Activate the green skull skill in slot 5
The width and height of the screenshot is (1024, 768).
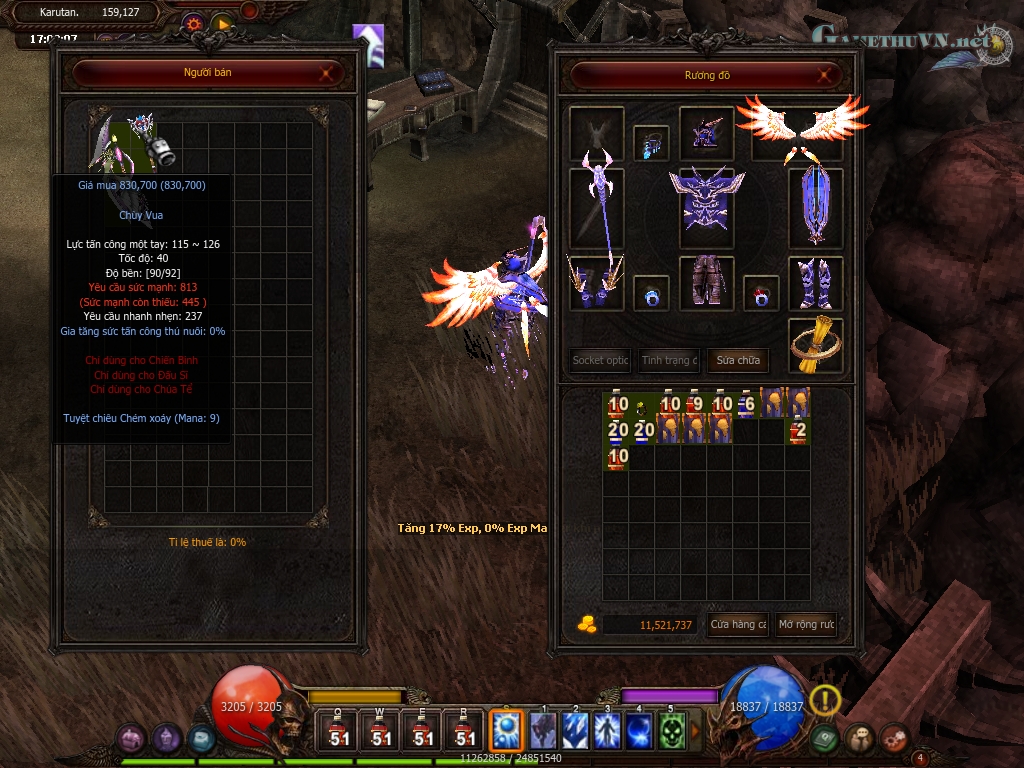coord(672,731)
